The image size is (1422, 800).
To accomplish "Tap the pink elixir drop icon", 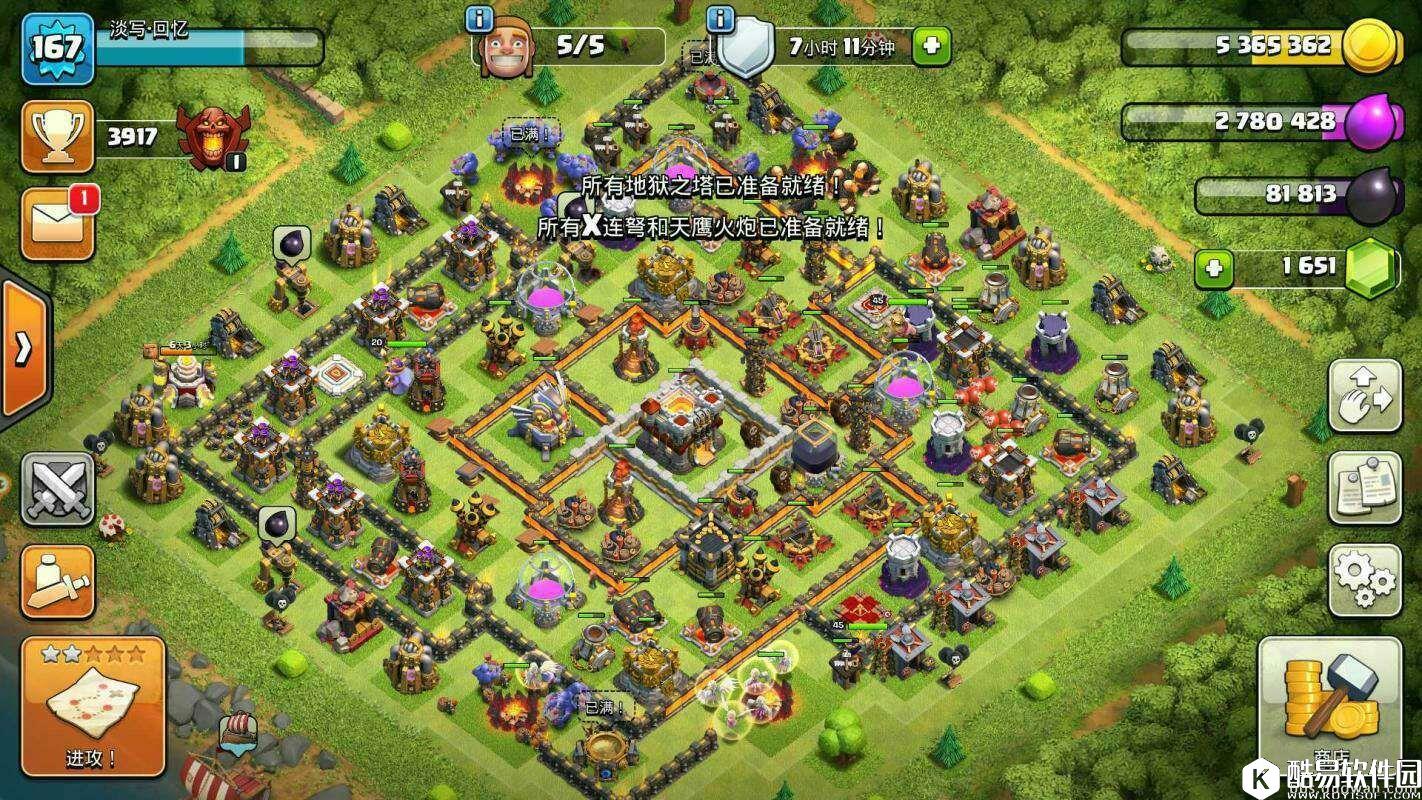I will 1370,122.
